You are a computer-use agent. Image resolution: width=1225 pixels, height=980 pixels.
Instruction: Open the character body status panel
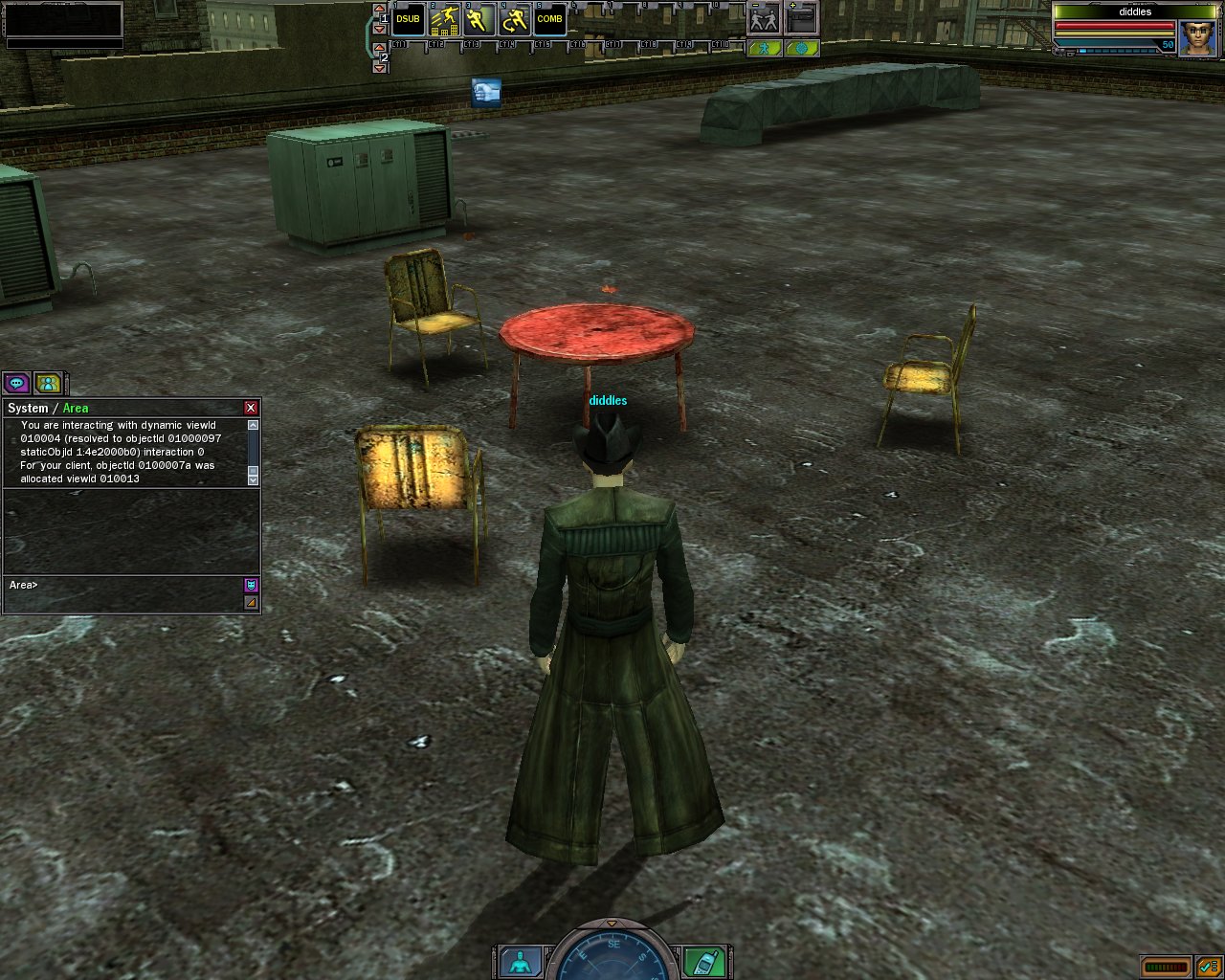coord(520,960)
